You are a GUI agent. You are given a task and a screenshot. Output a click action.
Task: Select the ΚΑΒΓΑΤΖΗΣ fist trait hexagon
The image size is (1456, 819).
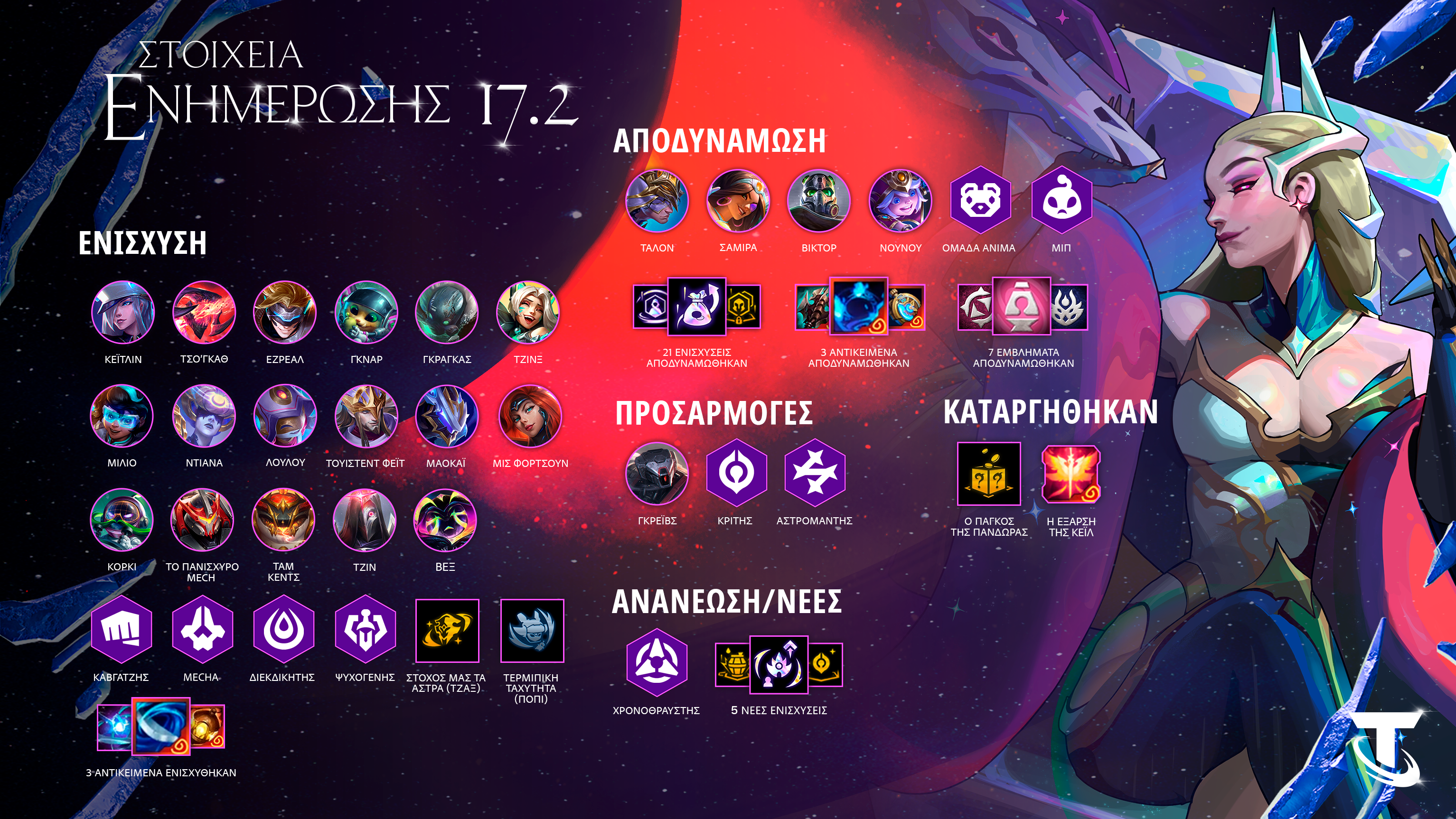[121, 629]
